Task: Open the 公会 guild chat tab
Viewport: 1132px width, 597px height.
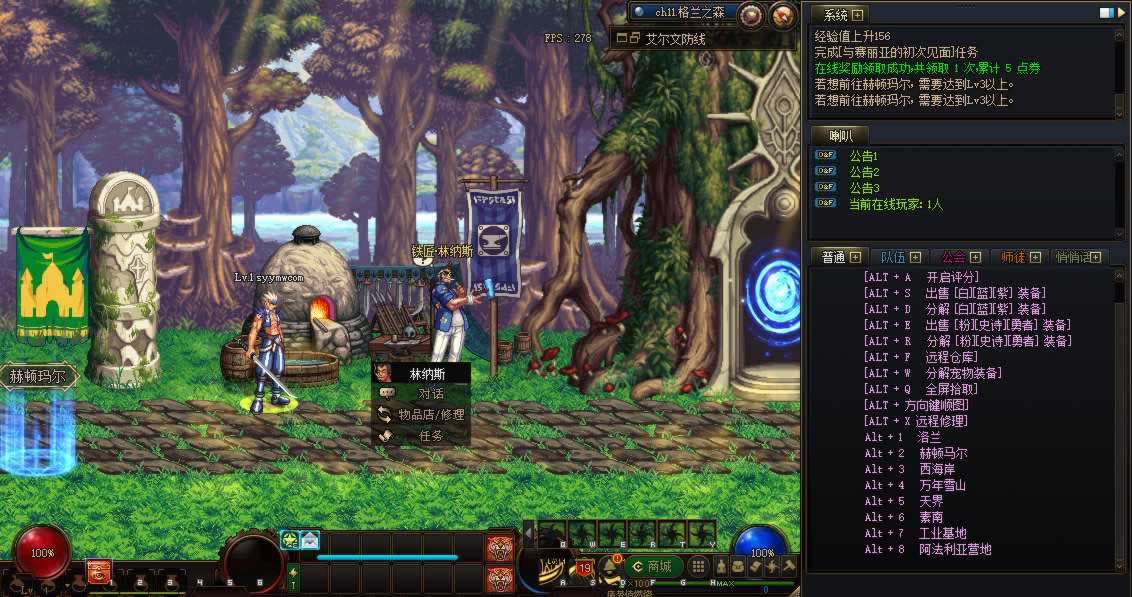Action: click(961, 257)
